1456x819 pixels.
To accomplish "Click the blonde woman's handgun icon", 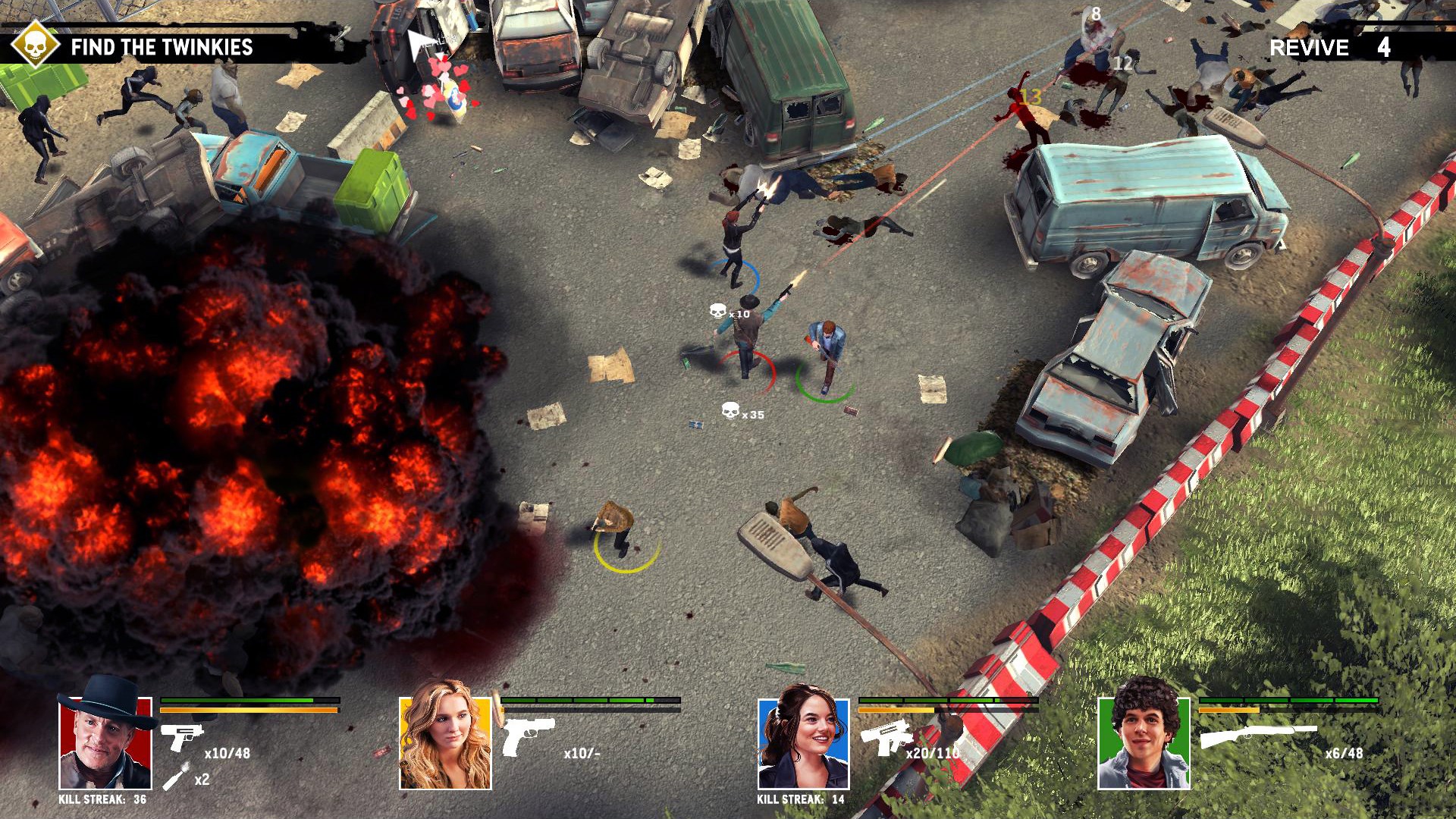I will click(529, 736).
